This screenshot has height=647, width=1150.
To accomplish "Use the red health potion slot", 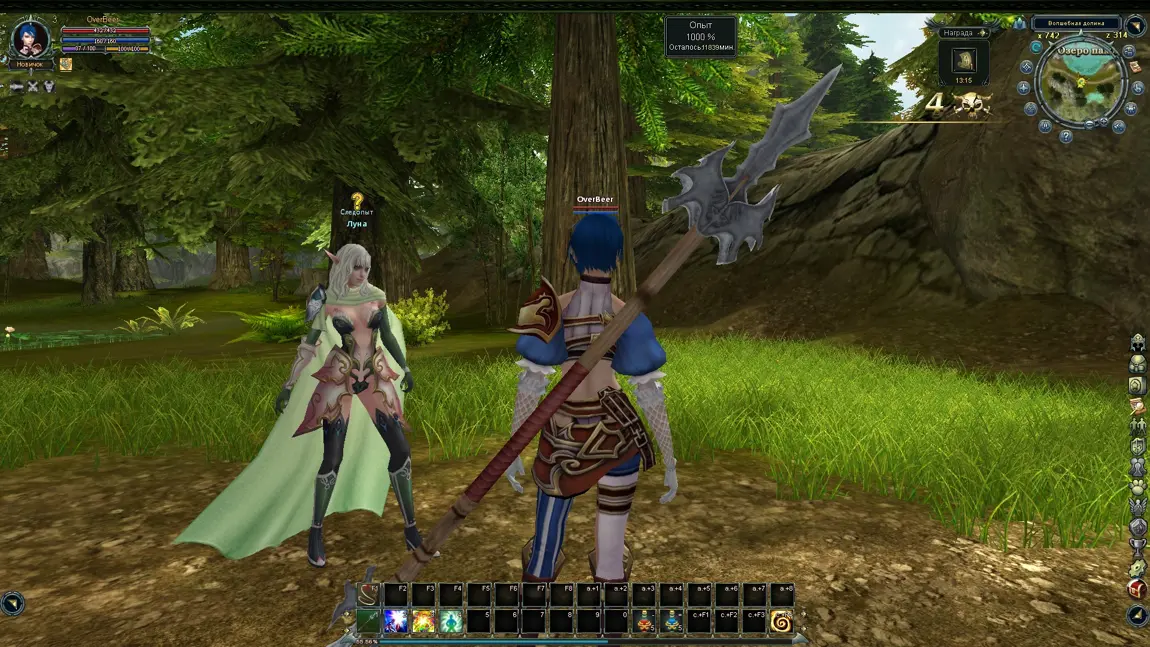I will pos(646,622).
